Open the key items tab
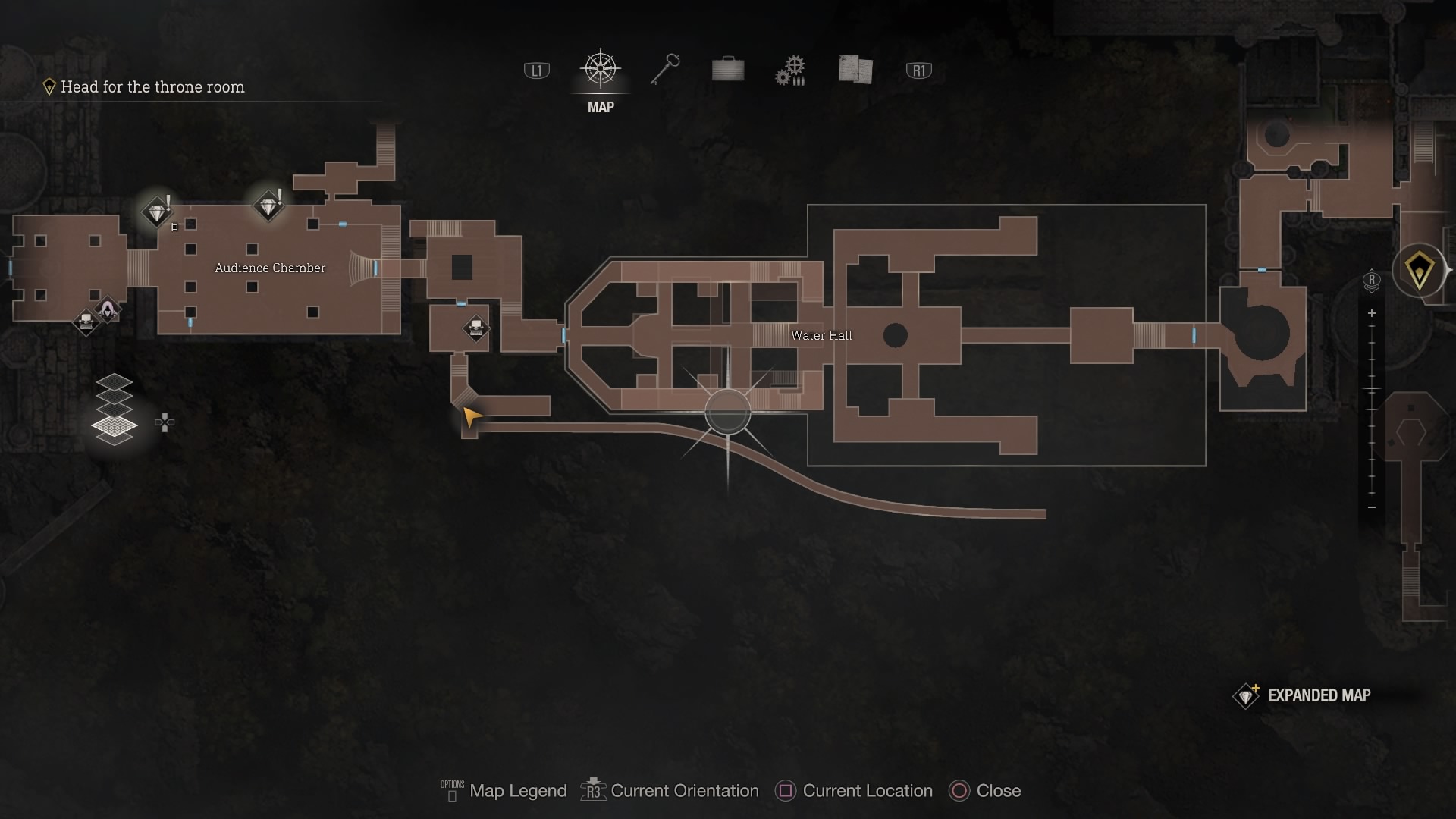The image size is (1456, 819). pos(665,70)
